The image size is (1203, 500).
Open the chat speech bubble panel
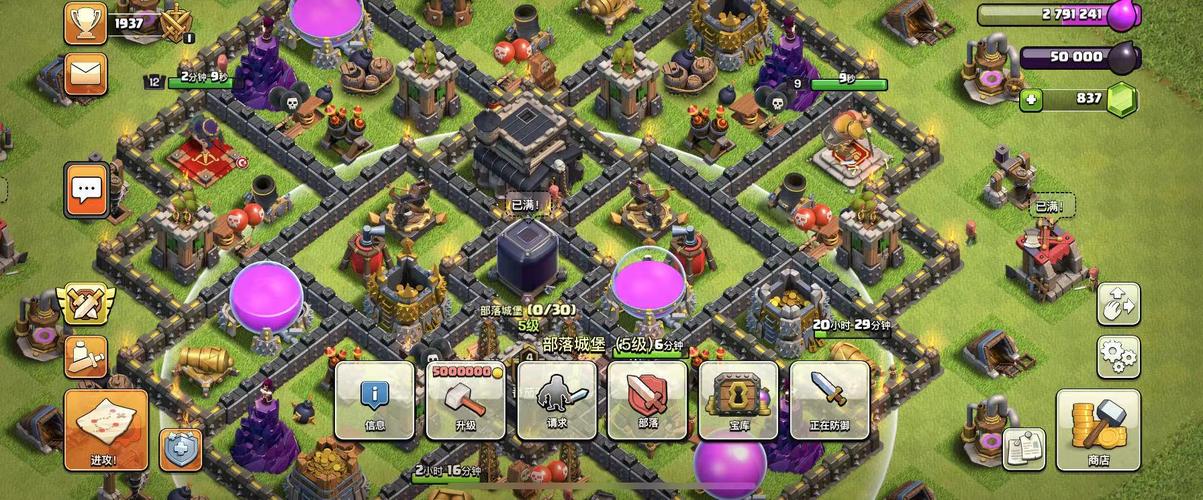pos(87,189)
